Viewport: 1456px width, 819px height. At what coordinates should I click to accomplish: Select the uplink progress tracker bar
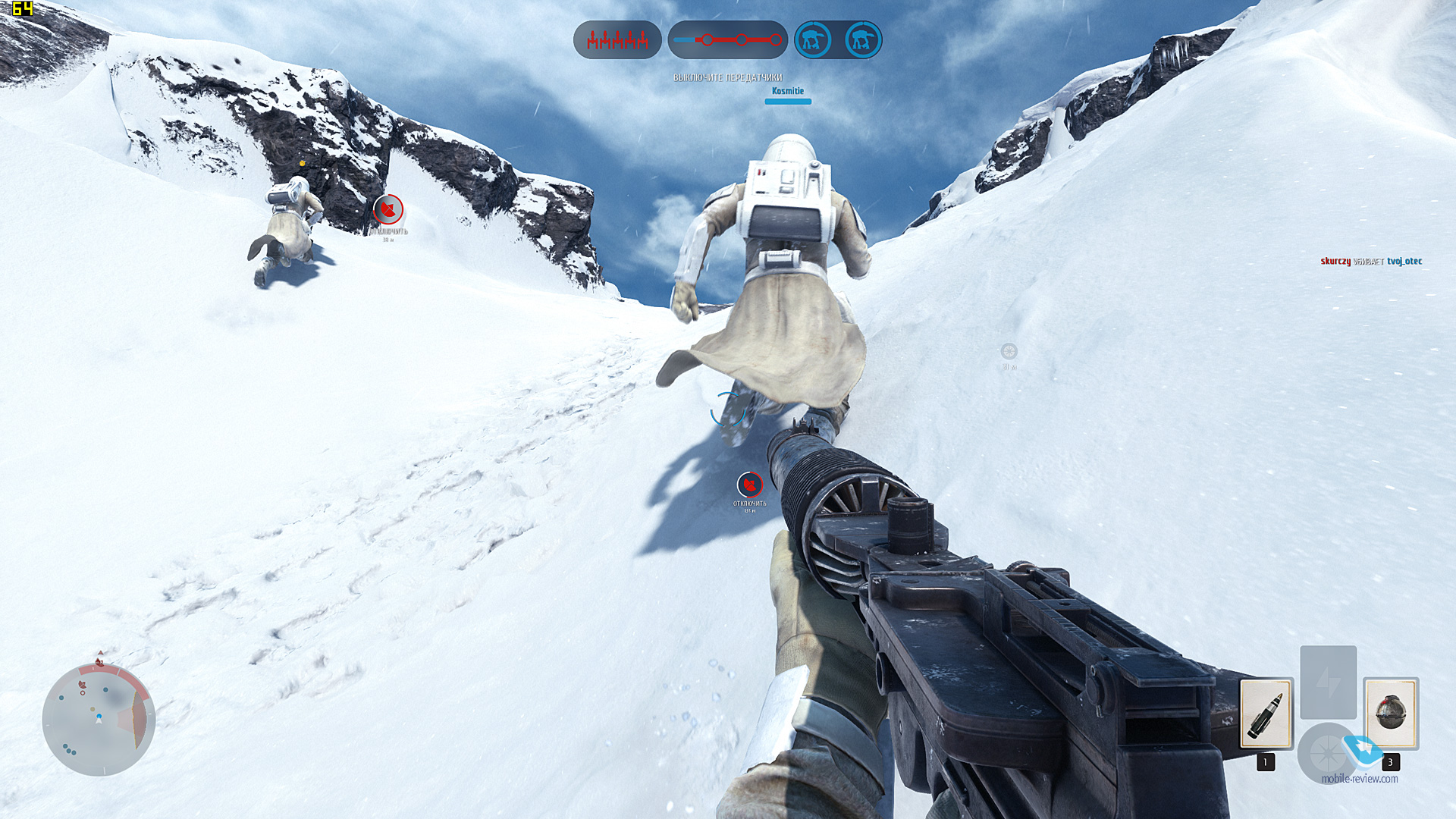point(727,40)
